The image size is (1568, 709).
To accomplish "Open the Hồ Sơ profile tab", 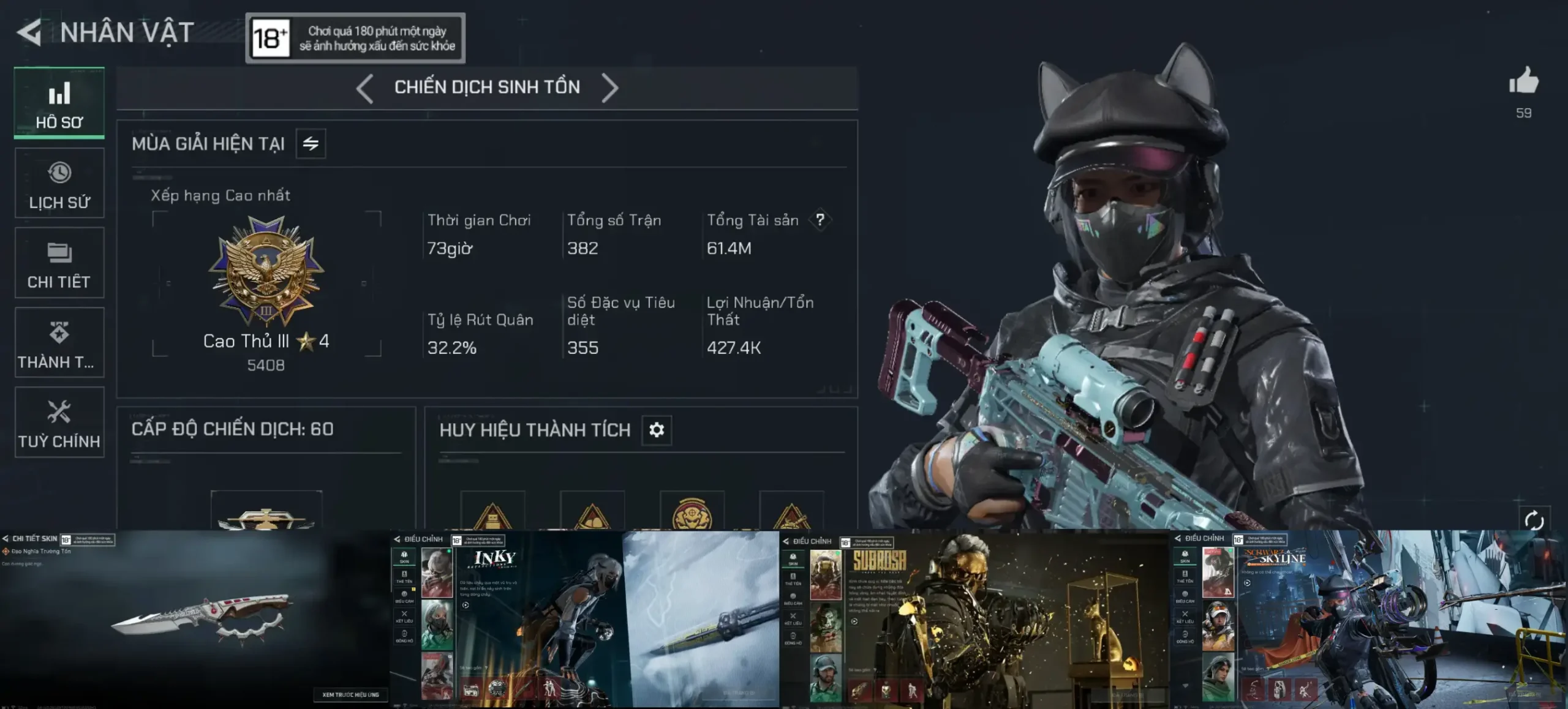I will click(59, 103).
